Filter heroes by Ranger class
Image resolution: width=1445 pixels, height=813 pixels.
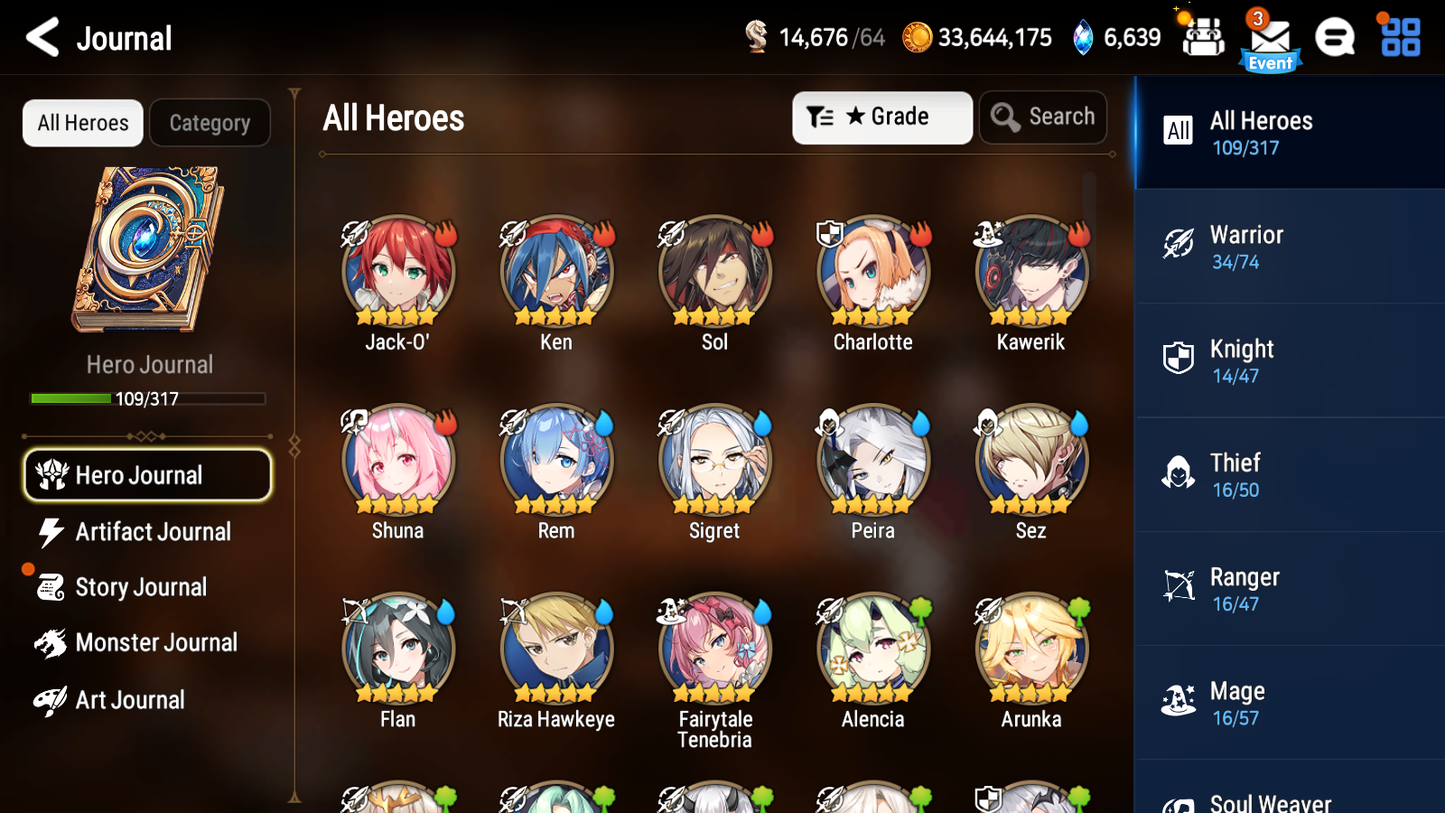[1289, 588]
